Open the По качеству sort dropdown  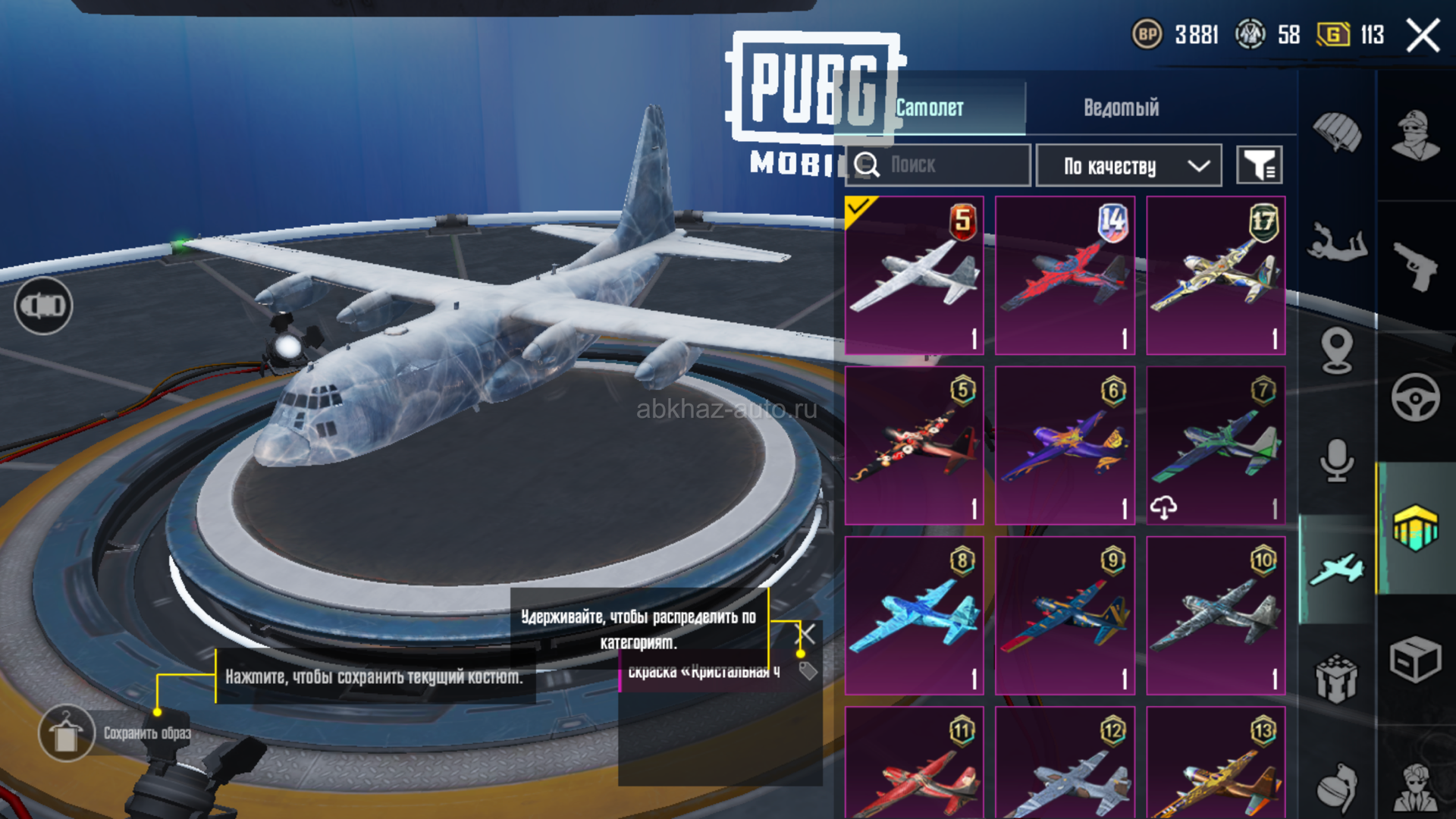pyautogui.click(x=1128, y=165)
